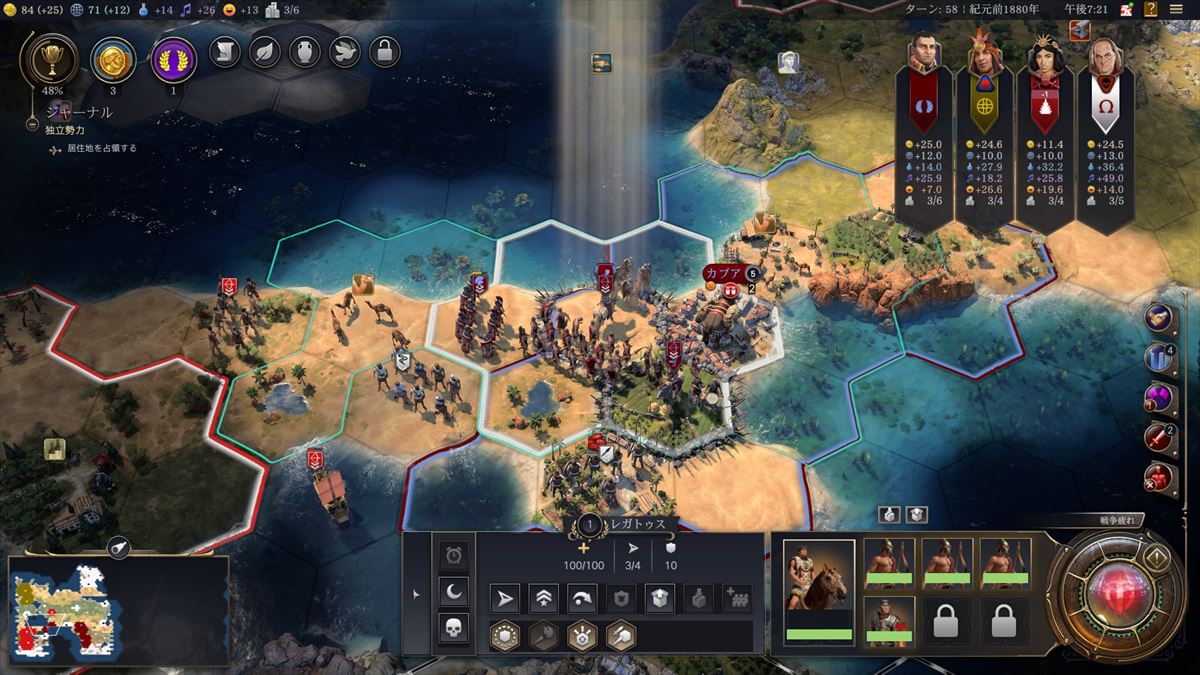1200x675 pixels.
Task: Click the padlock unlocks icon
Action: point(385,52)
